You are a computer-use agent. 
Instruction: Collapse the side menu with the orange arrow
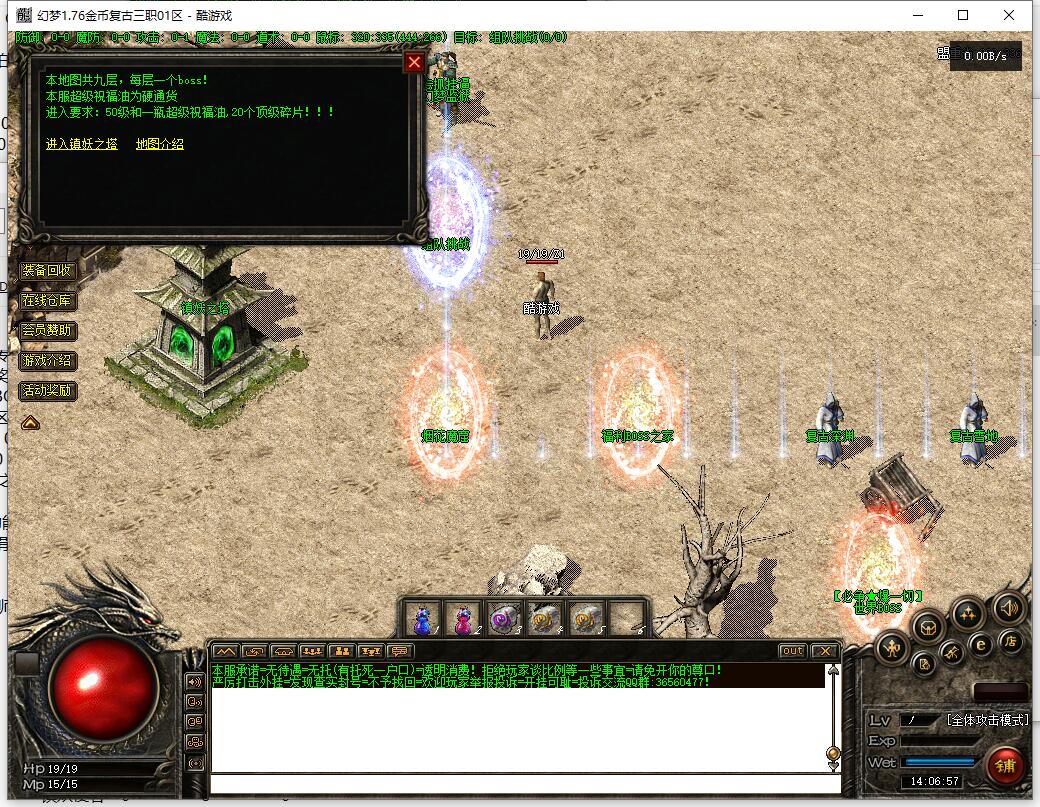click(30, 423)
